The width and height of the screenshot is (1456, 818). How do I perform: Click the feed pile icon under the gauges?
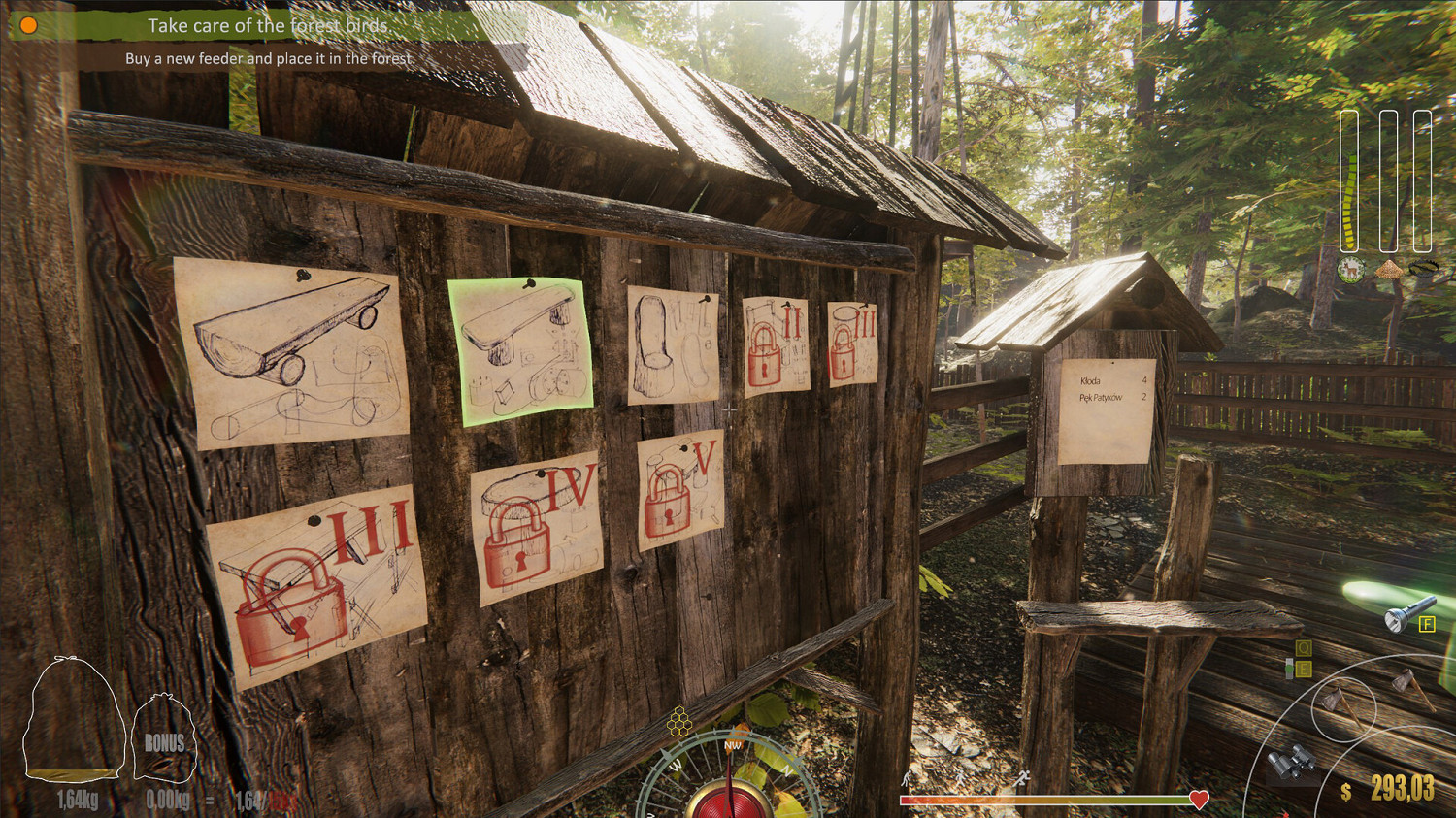[1390, 270]
